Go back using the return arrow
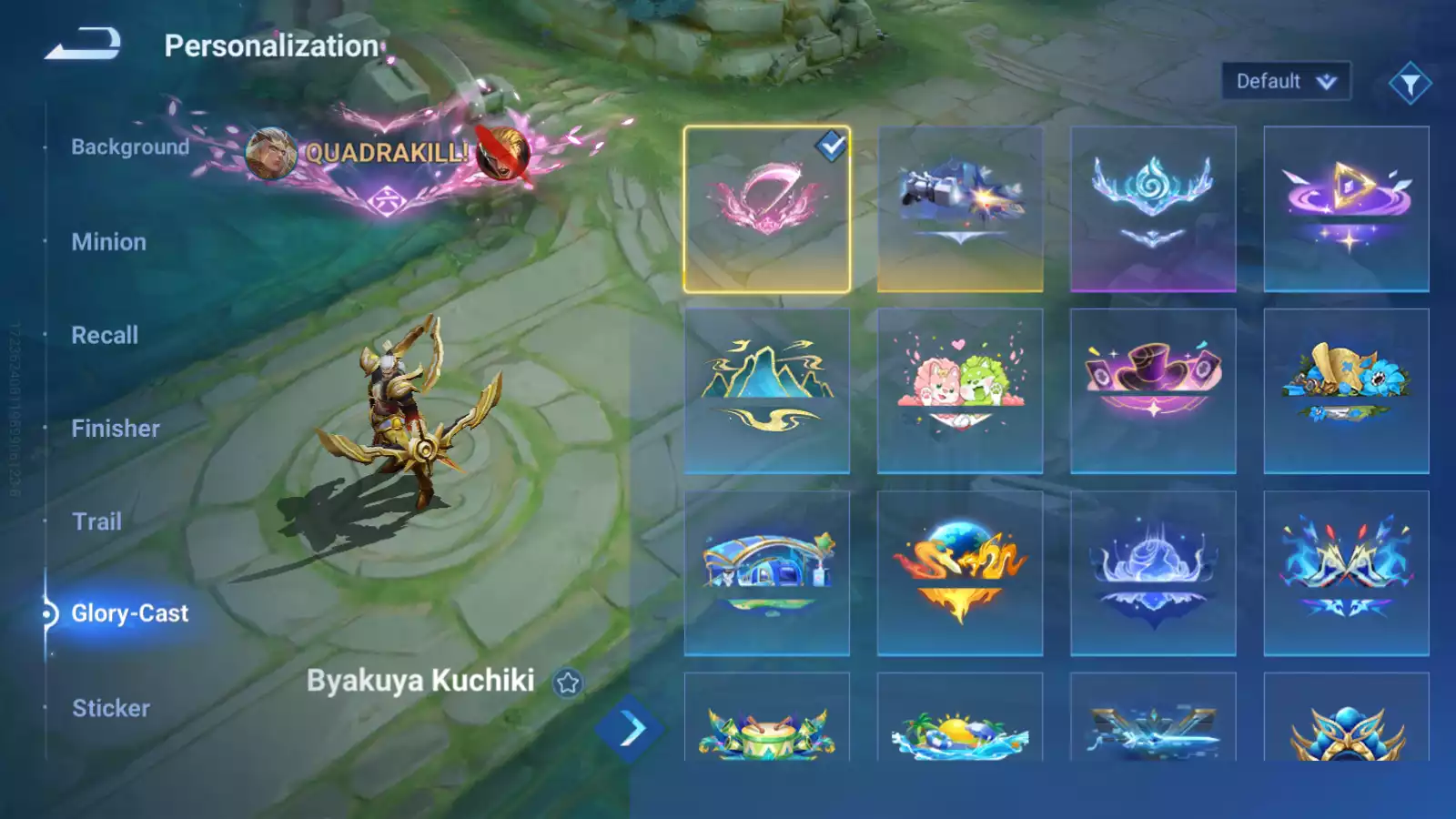 (83, 44)
